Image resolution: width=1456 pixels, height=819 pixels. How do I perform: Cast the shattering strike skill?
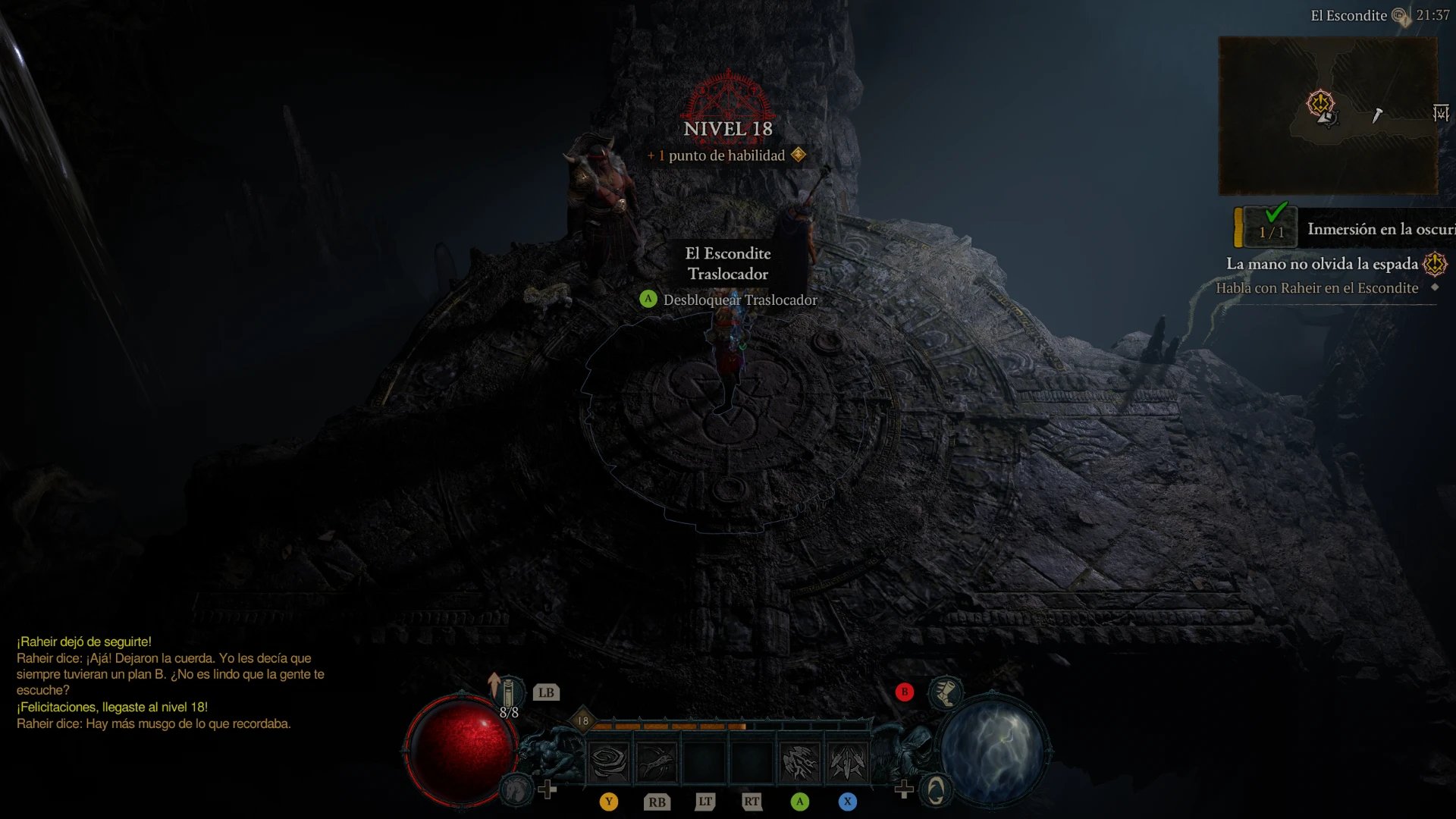click(799, 762)
